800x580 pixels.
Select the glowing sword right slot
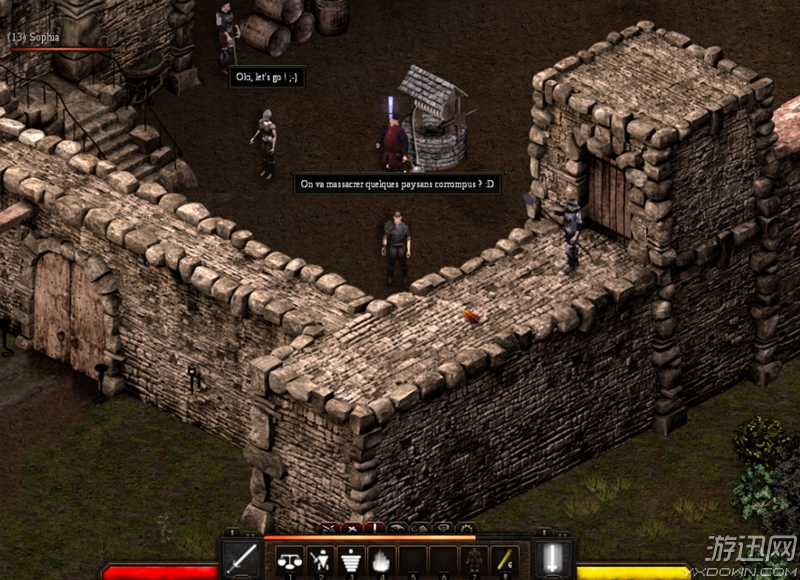pos(553,559)
